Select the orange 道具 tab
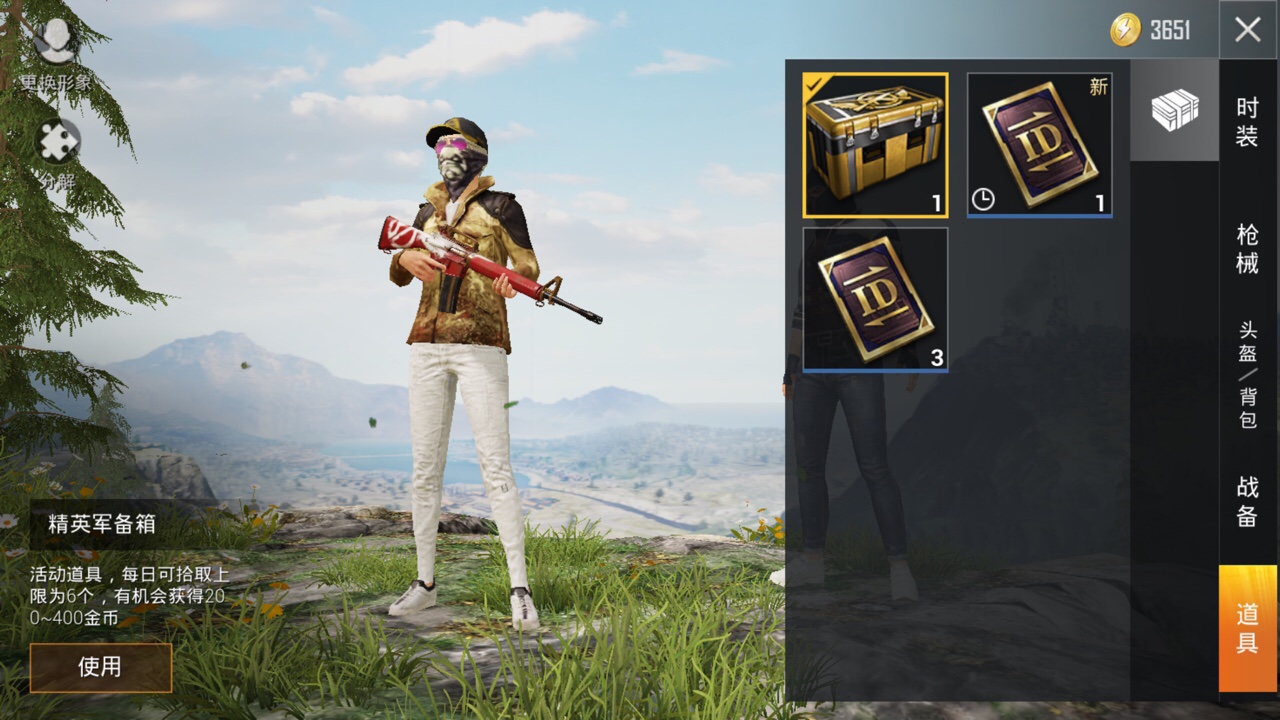1280x720 pixels. pyautogui.click(x=1247, y=628)
